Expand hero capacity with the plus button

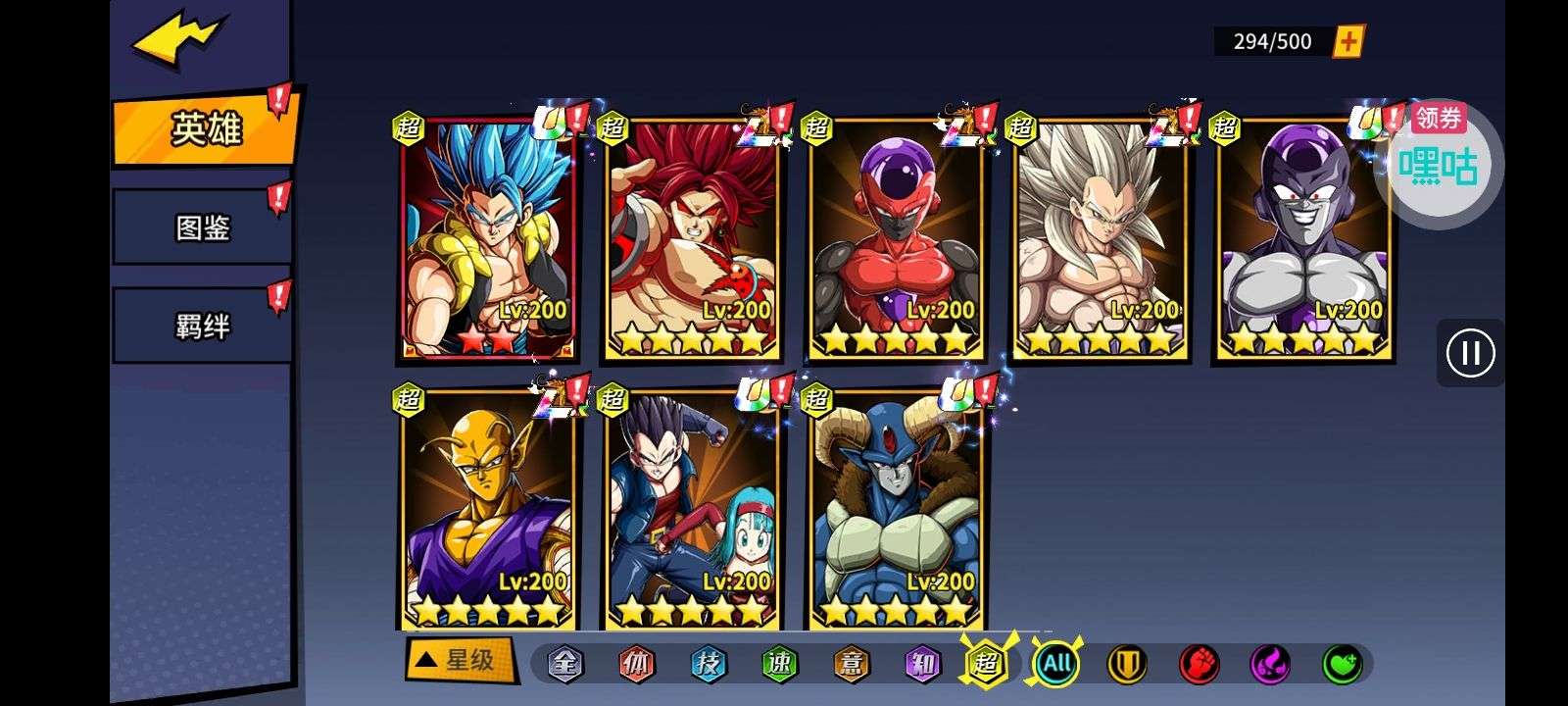tap(1348, 41)
